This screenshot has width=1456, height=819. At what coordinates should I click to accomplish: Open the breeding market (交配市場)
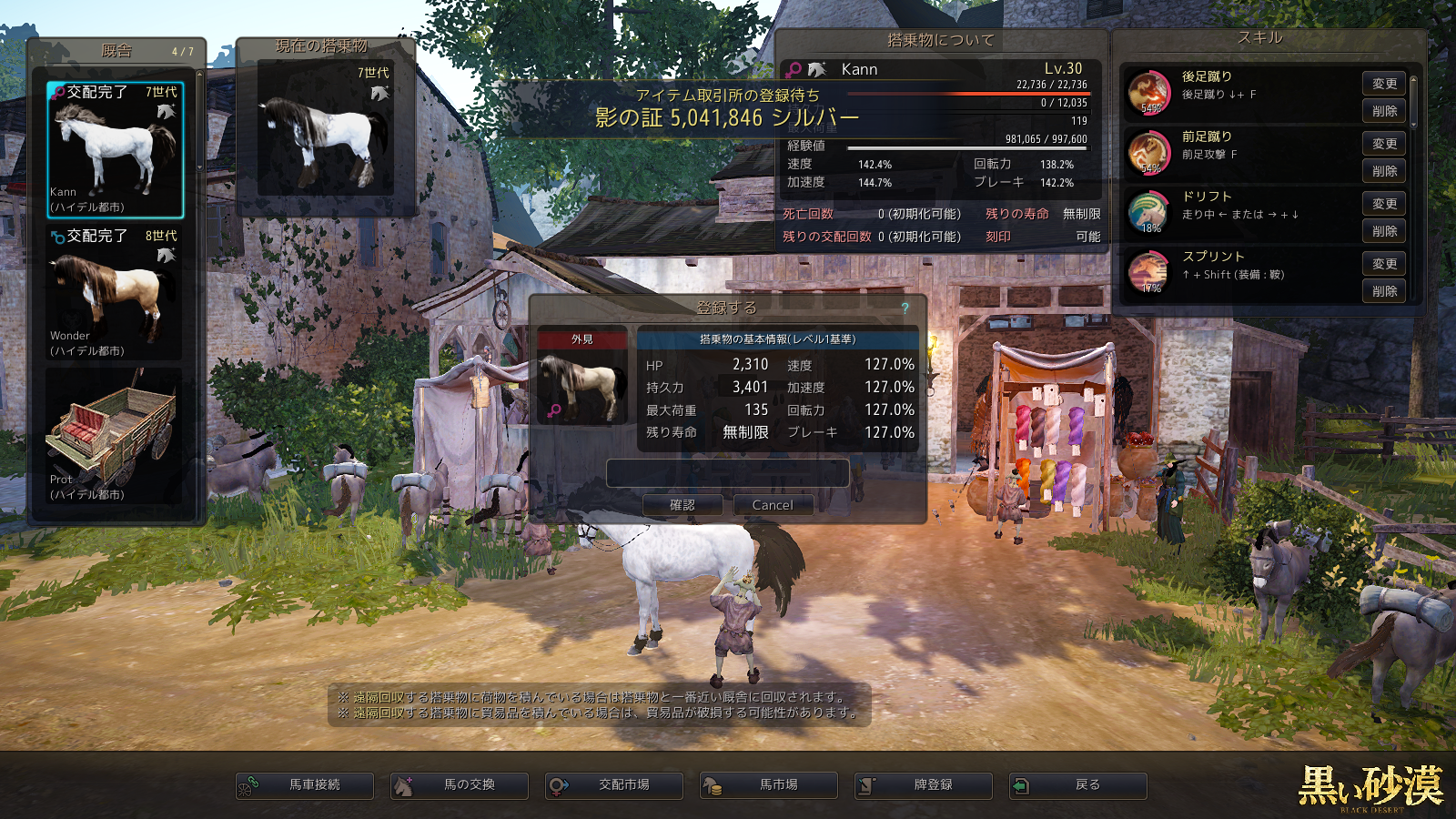614,785
